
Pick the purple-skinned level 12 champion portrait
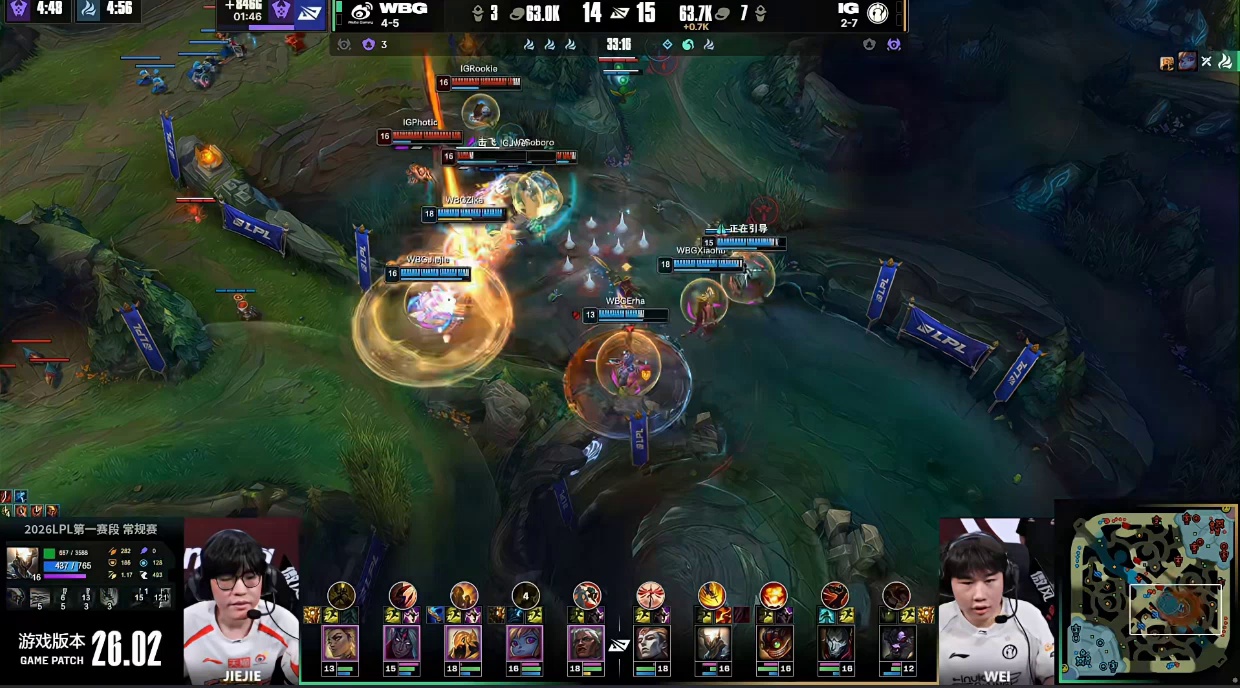897,643
